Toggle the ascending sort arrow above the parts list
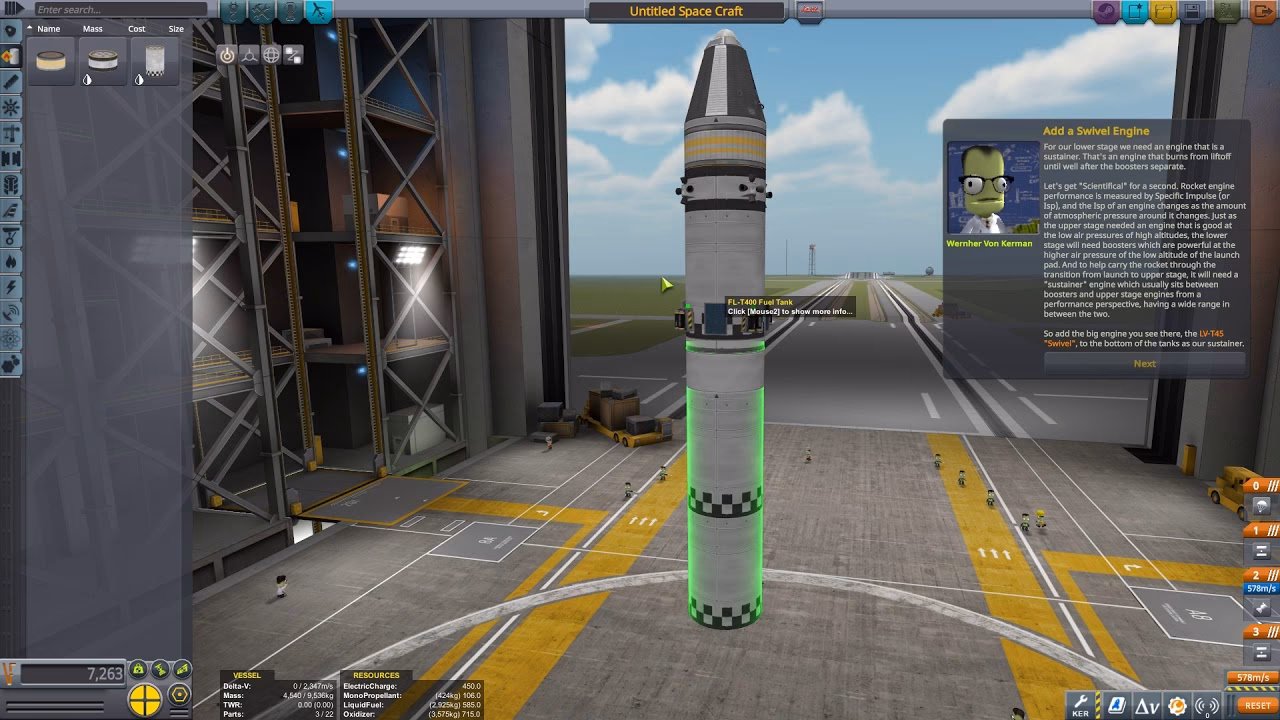This screenshot has height=720, width=1280. pyautogui.click(x=29, y=27)
